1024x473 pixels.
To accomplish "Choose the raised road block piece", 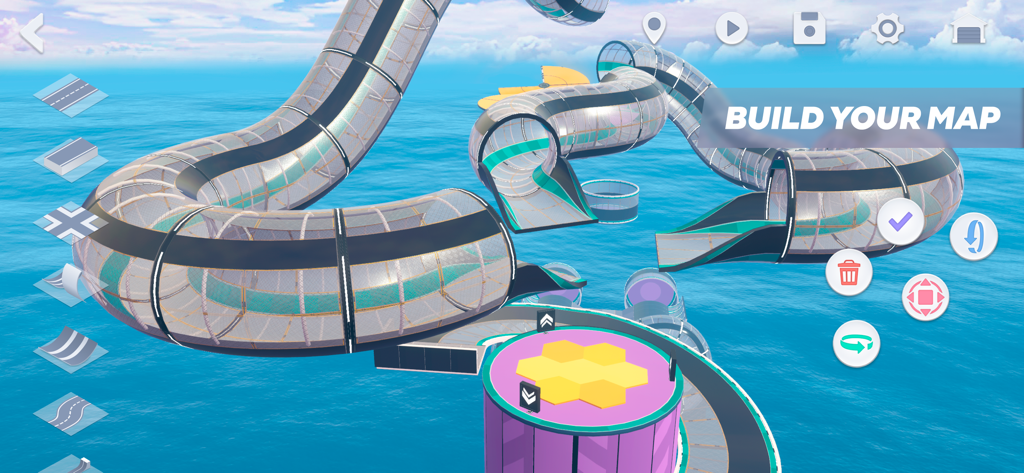I will (70, 158).
